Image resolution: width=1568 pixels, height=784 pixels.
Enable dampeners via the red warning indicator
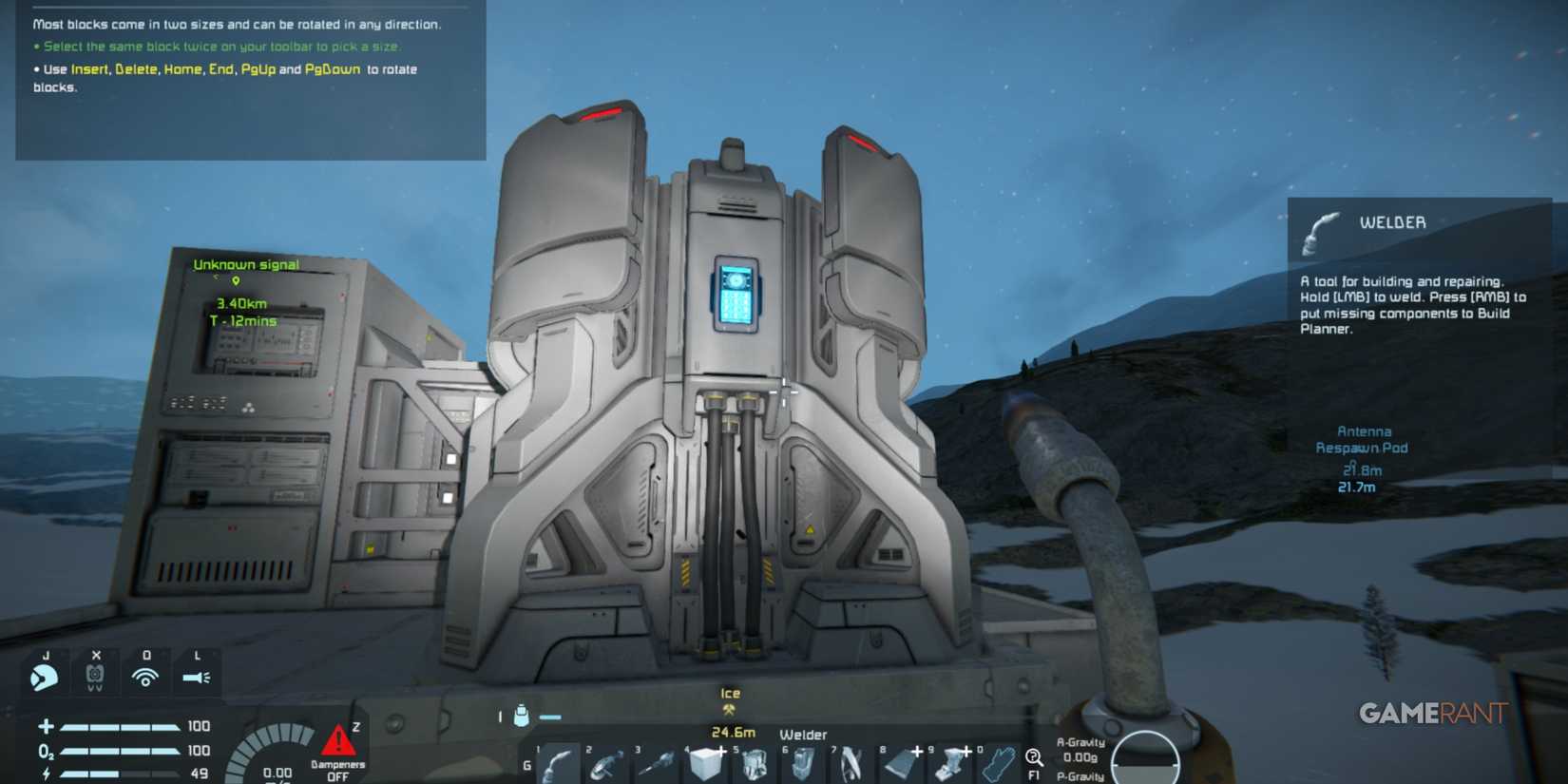coord(338,740)
